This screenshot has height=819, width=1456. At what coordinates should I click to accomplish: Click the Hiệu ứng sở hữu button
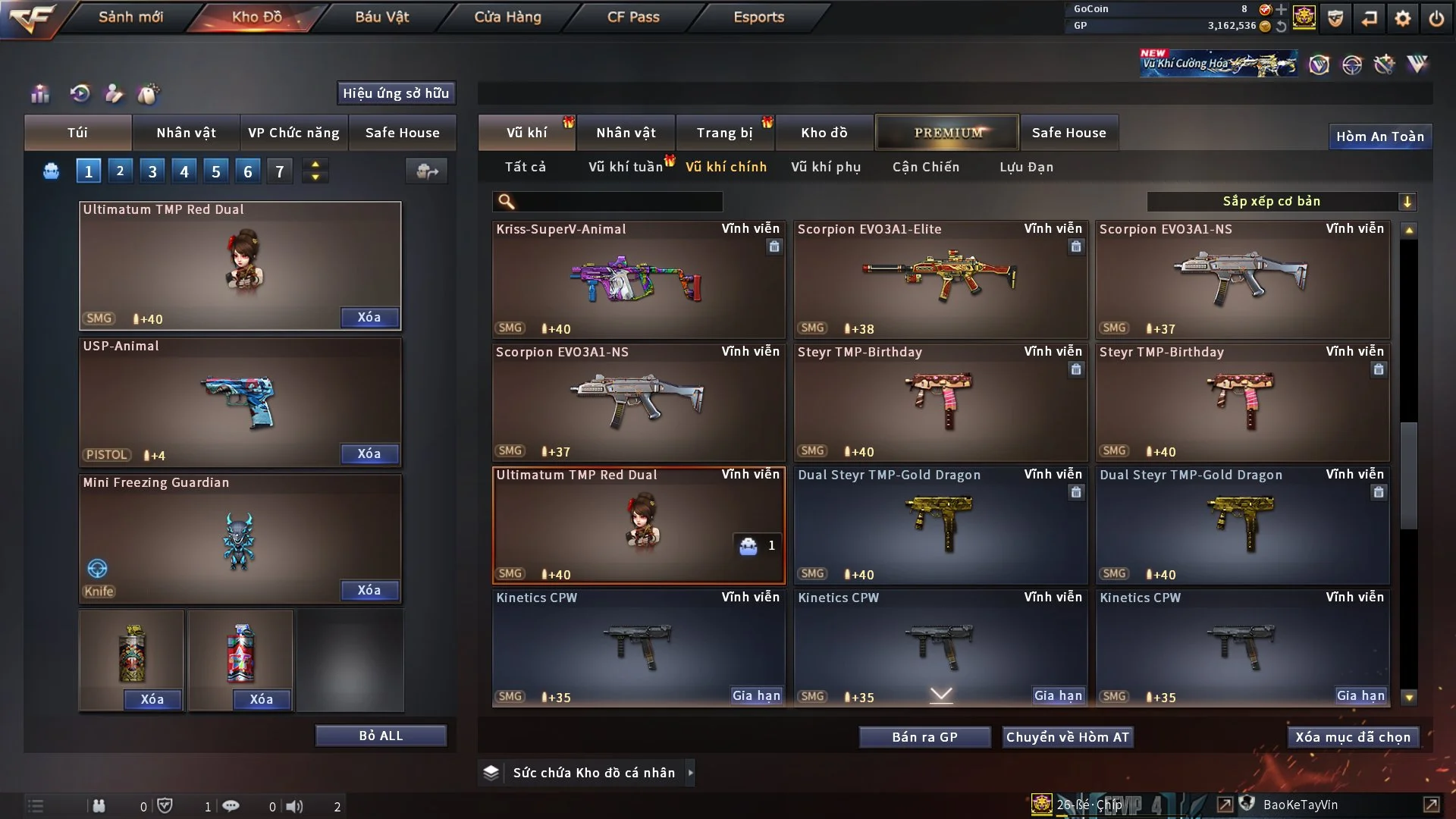pyautogui.click(x=396, y=93)
